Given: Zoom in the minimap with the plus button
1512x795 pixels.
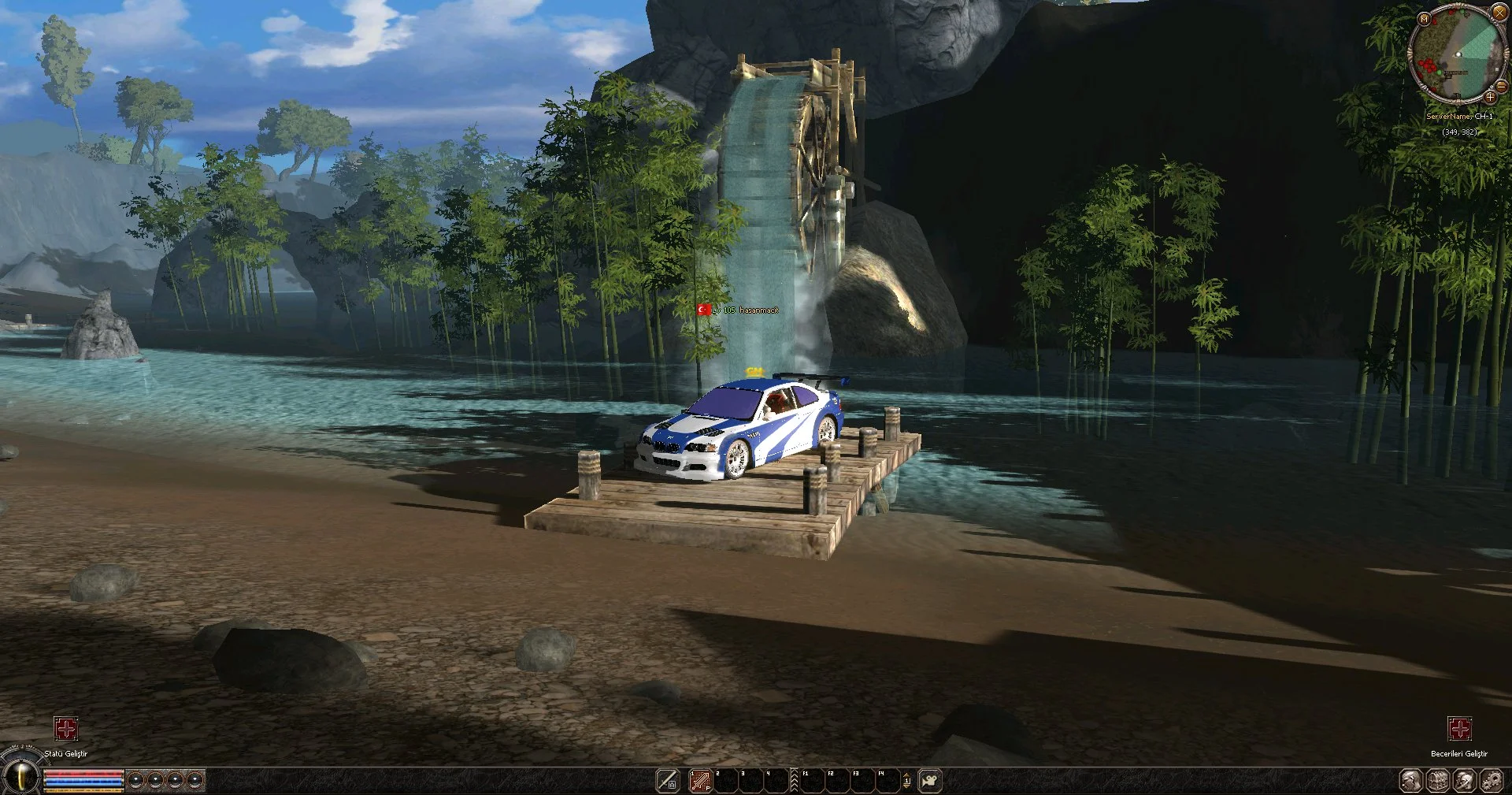Looking at the screenshot, I should pos(1490,98).
